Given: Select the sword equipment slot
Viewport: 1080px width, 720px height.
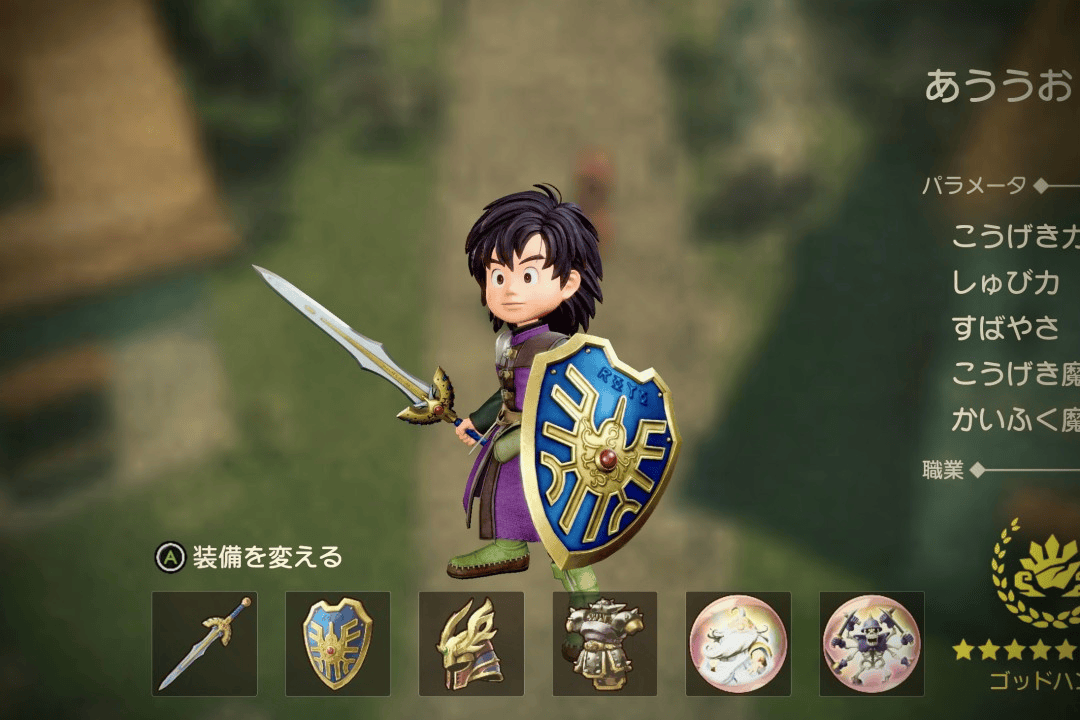Looking at the screenshot, I should coord(204,643).
